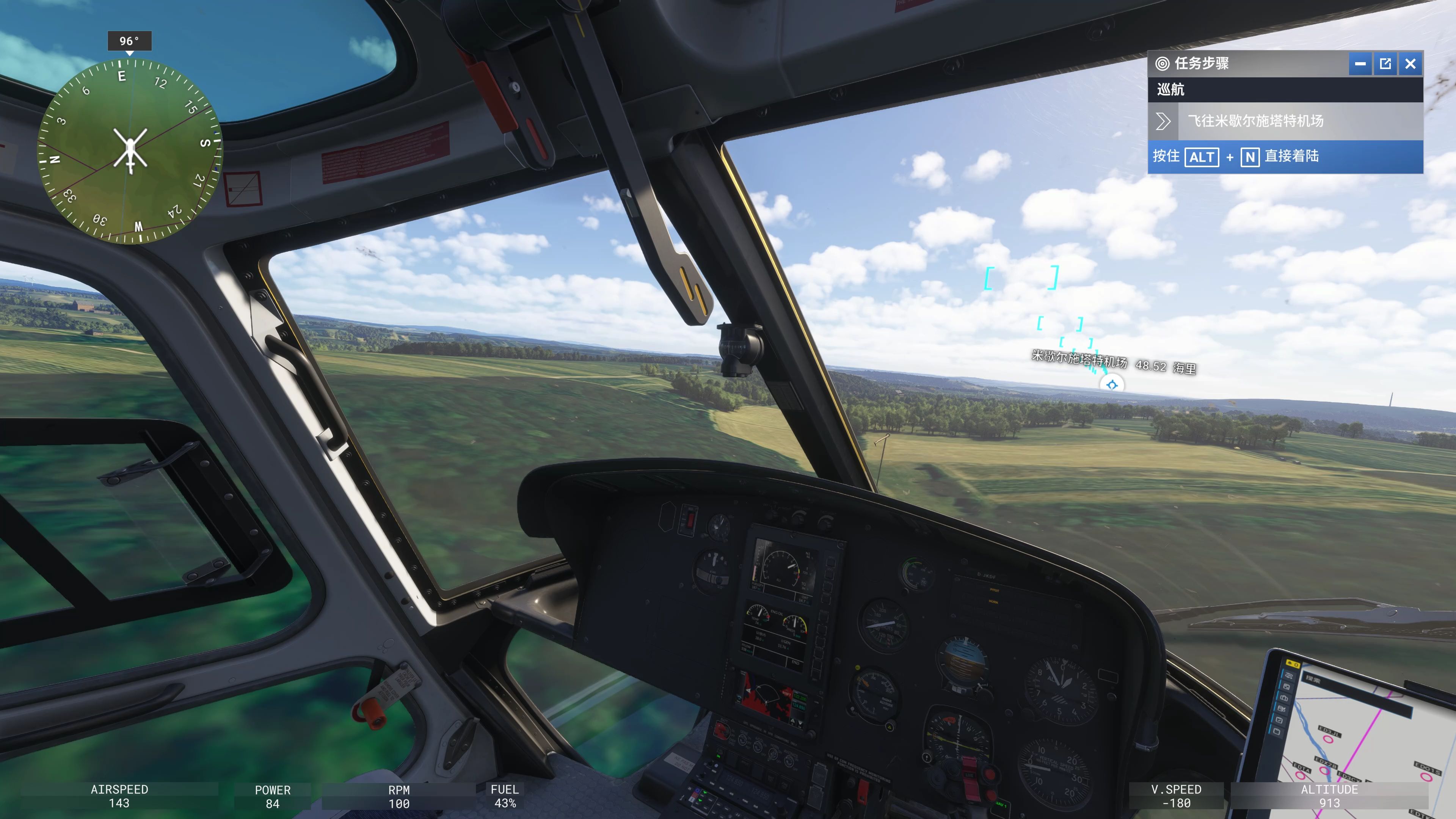Minimize the mission steps panel

tap(1360, 64)
